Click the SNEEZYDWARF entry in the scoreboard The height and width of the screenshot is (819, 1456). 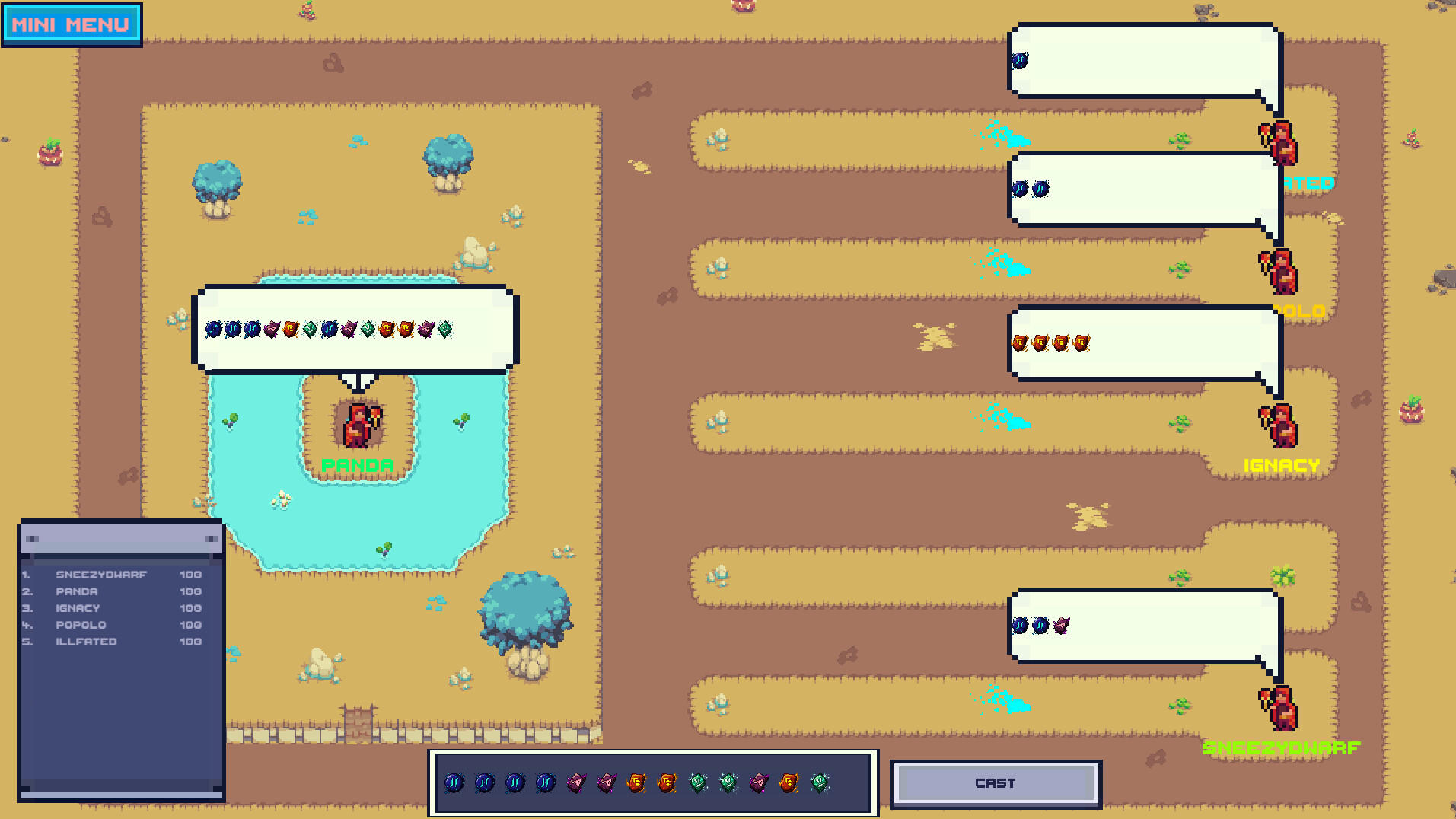(102, 574)
